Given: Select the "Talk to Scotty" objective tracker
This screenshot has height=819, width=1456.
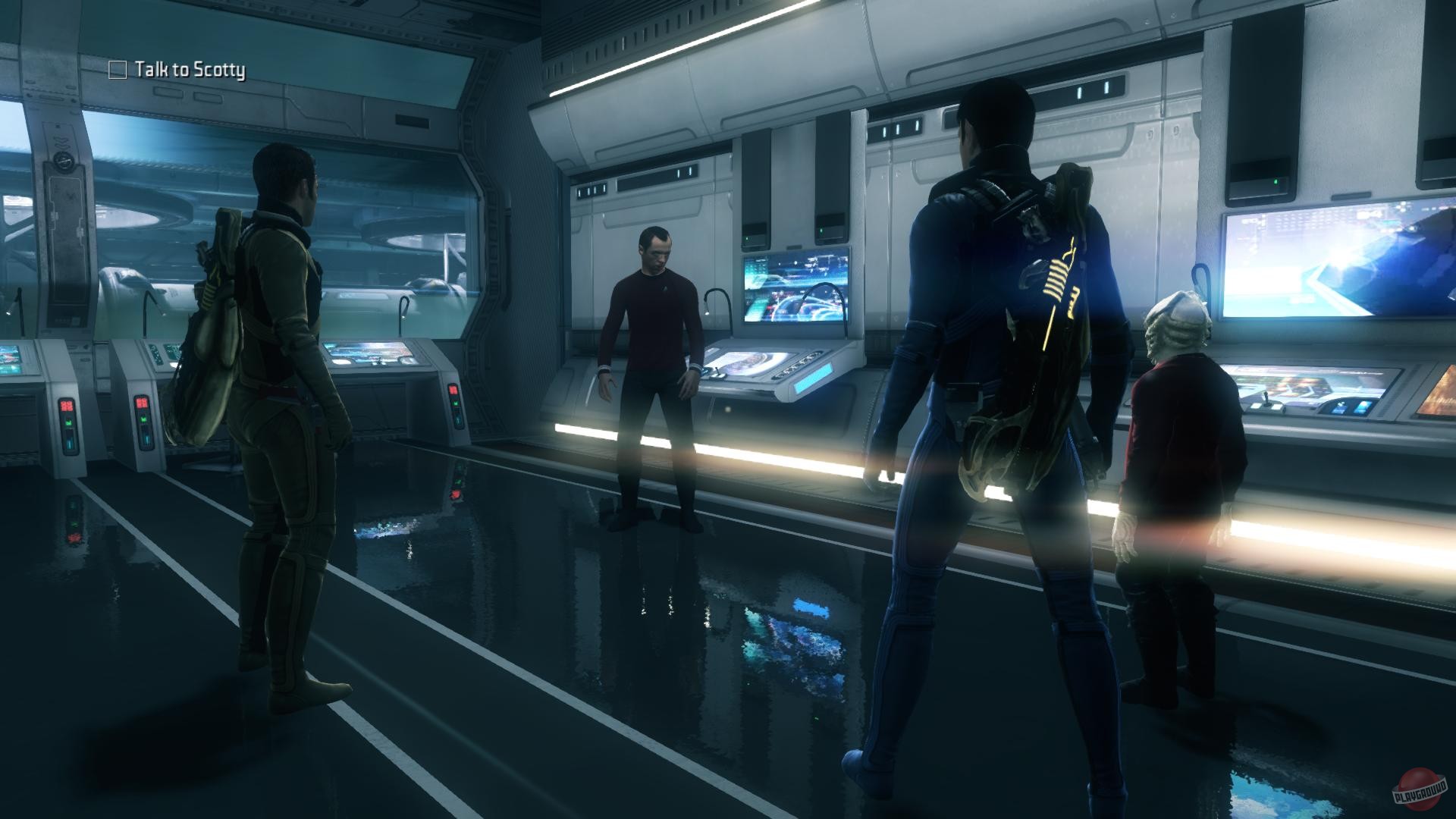Looking at the screenshot, I should pyautogui.click(x=178, y=71).
